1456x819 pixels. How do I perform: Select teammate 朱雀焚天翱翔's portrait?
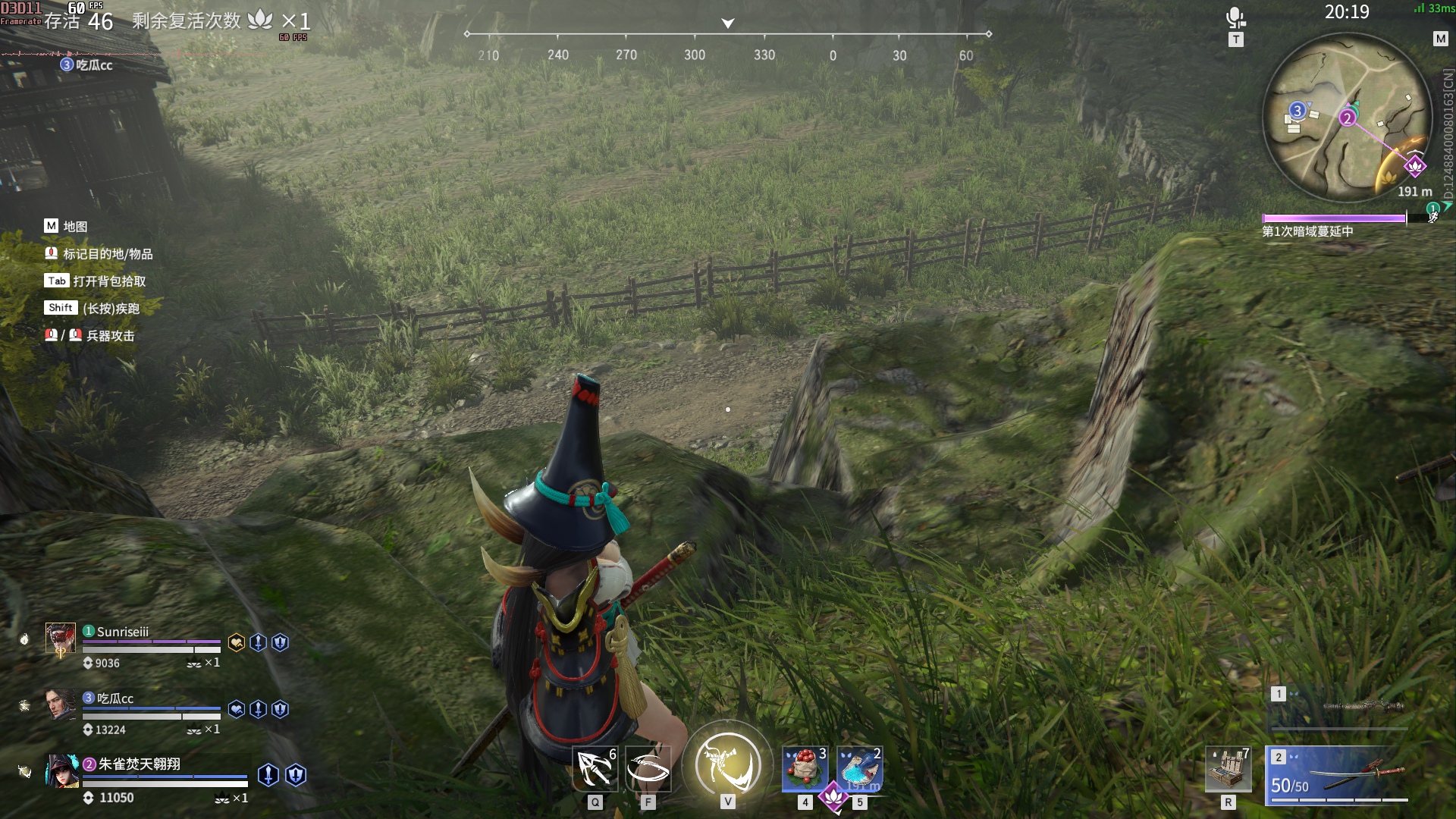coord(61,770)
